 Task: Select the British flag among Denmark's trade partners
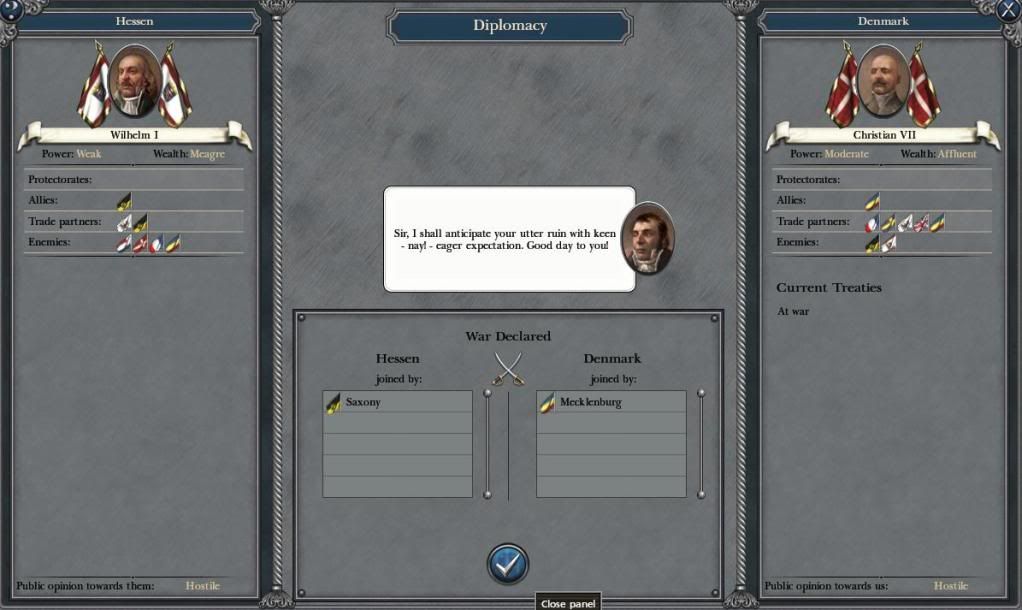point(921,223)
